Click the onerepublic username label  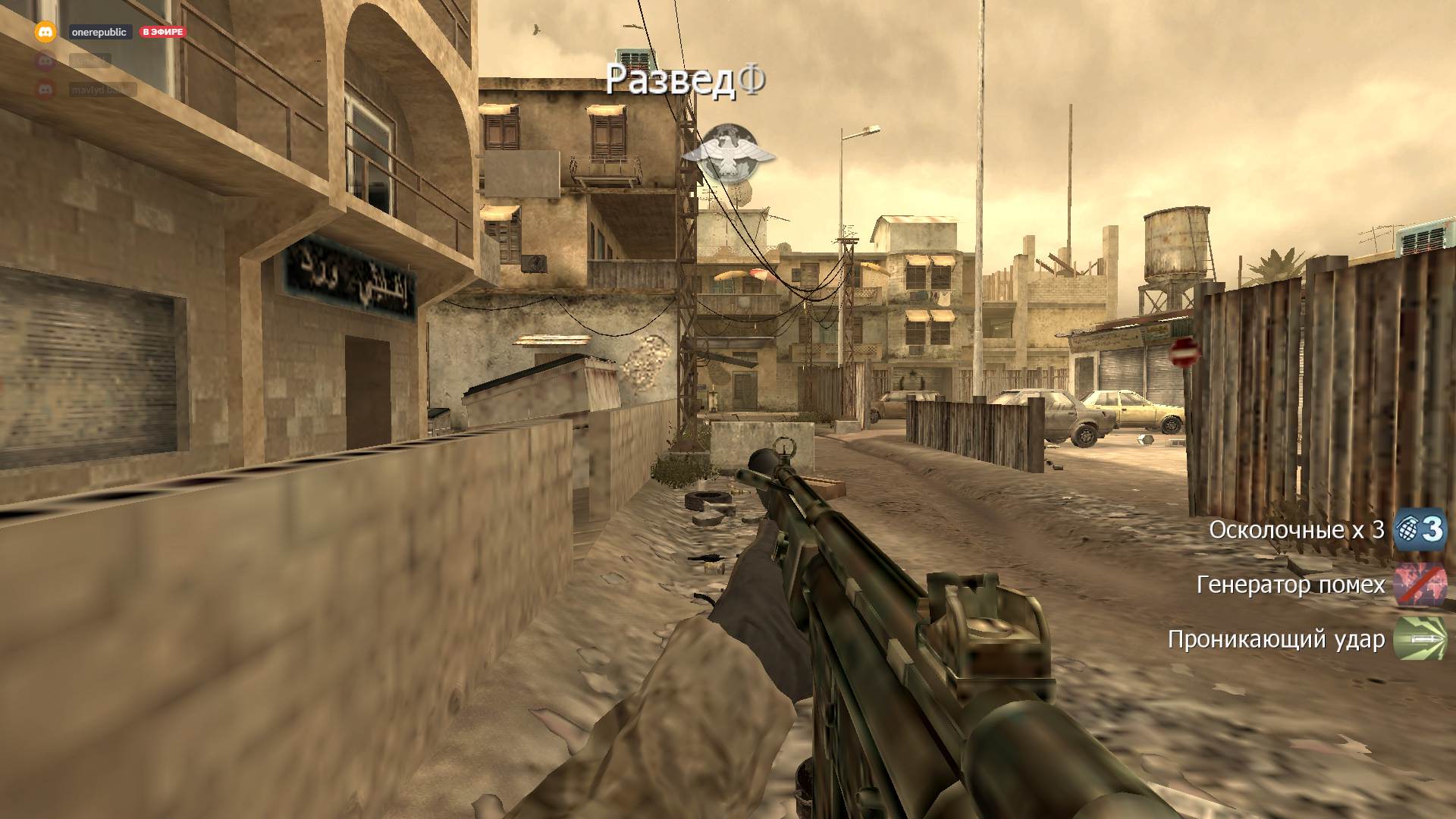99,32
